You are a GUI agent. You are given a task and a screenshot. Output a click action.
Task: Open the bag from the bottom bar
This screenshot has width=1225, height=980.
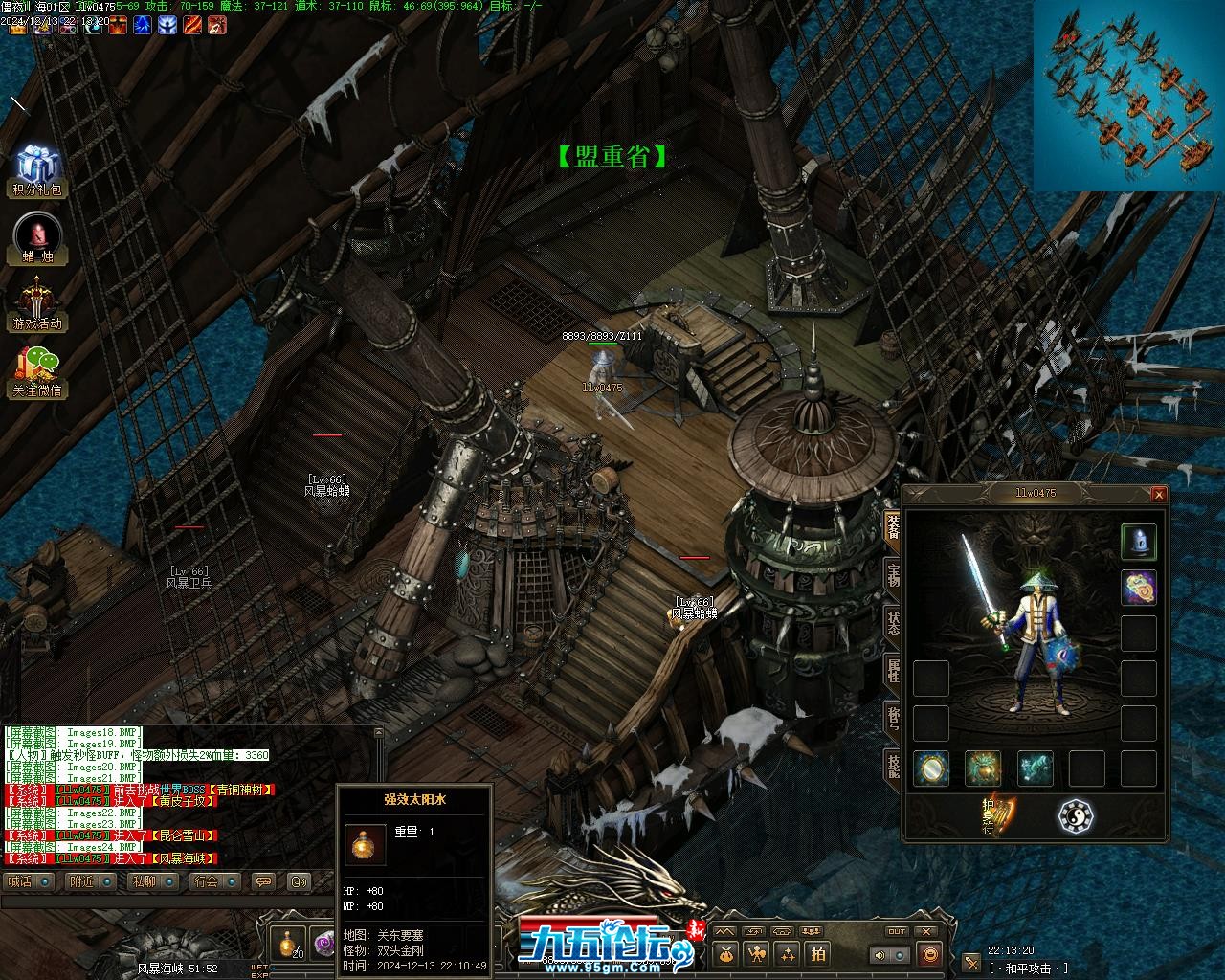(x=726, y=953)
